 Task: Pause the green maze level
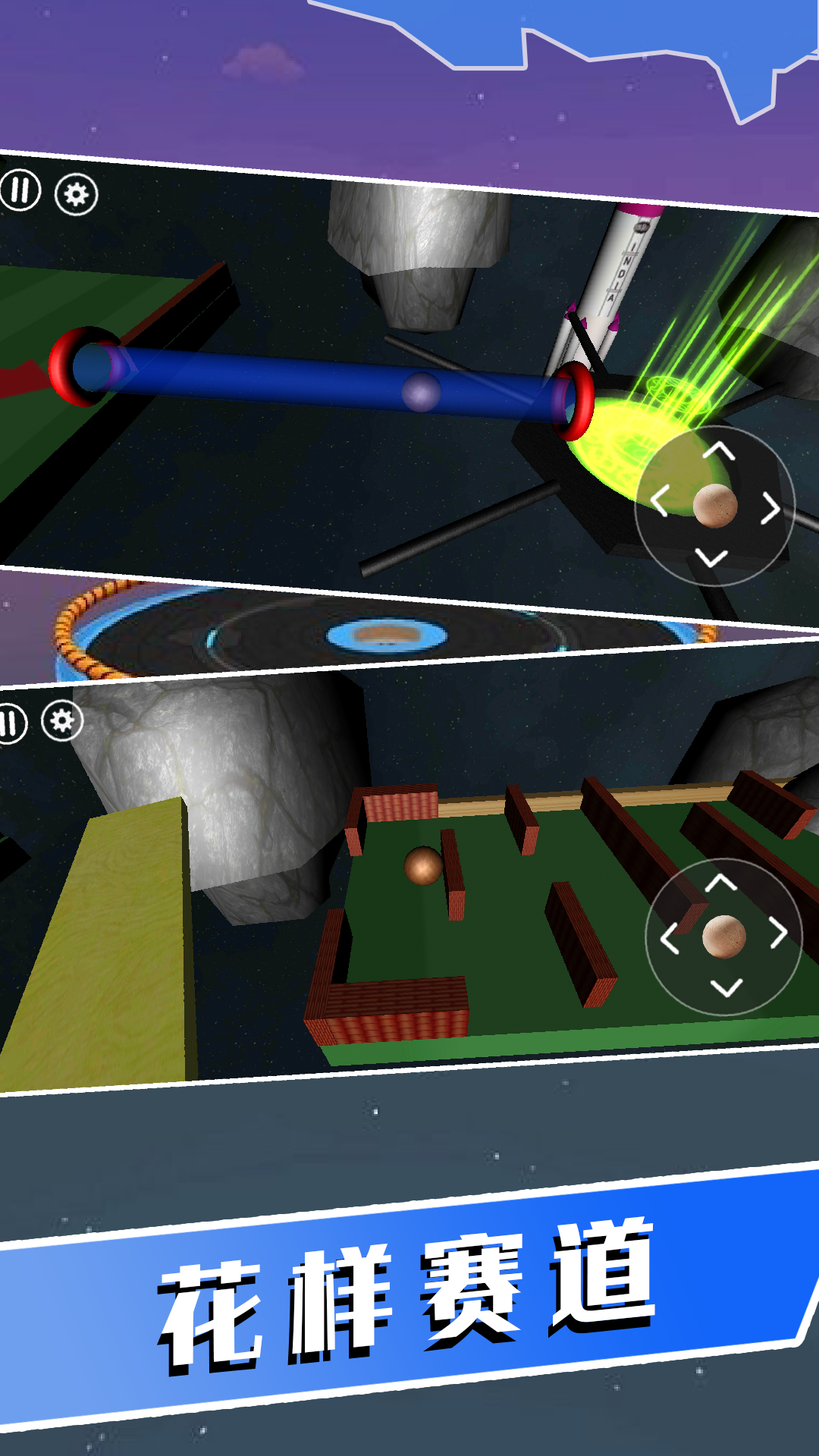11,723
